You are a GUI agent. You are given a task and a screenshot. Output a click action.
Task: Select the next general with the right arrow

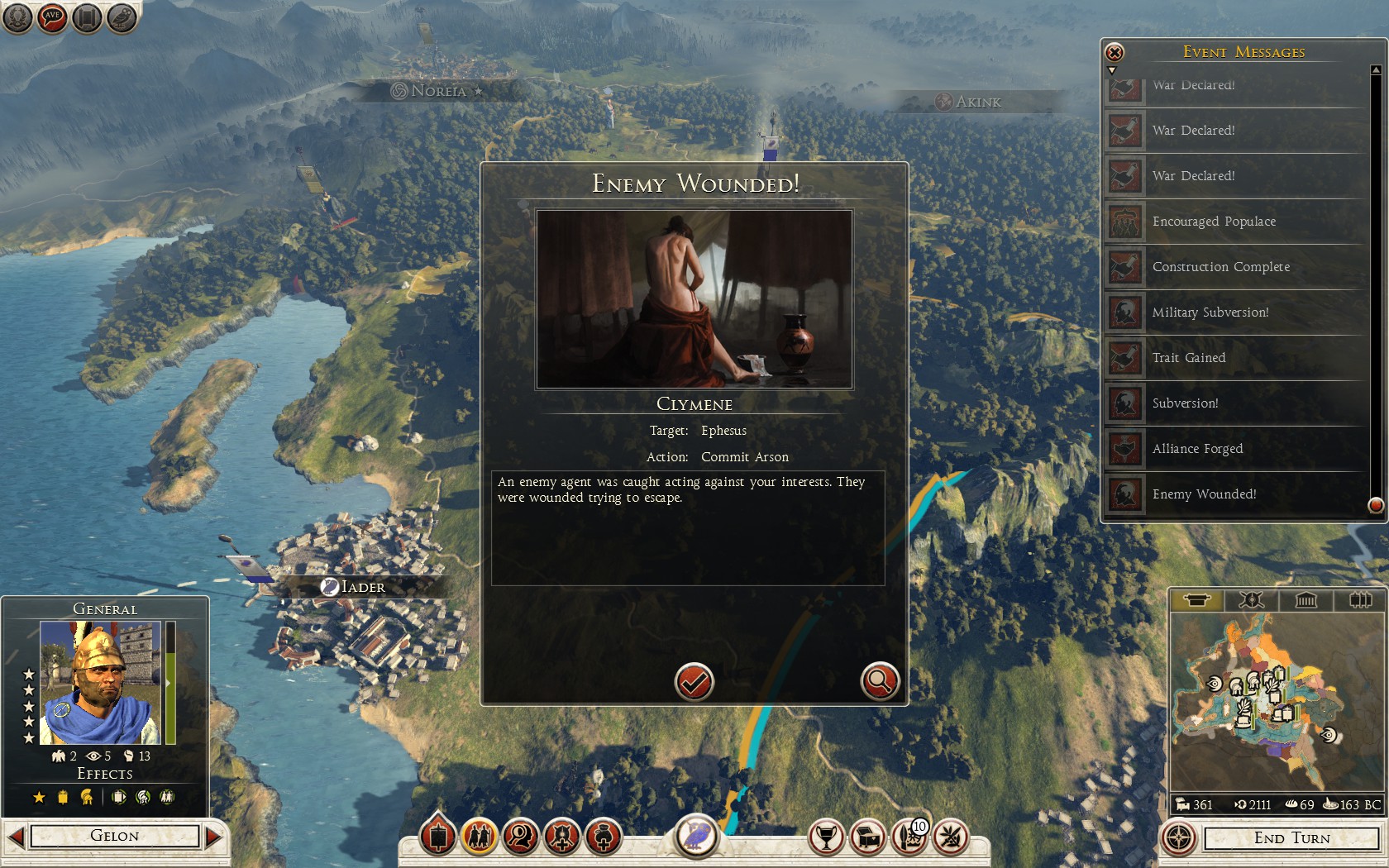[213, 837]
